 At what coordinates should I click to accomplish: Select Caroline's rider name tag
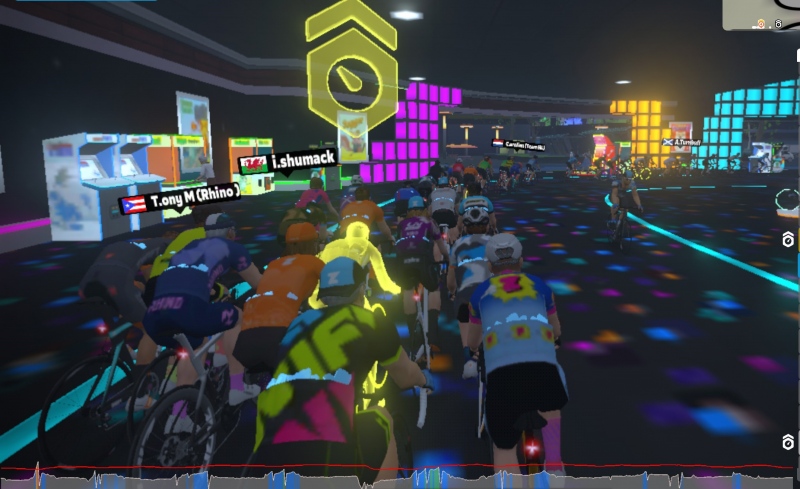519,145
